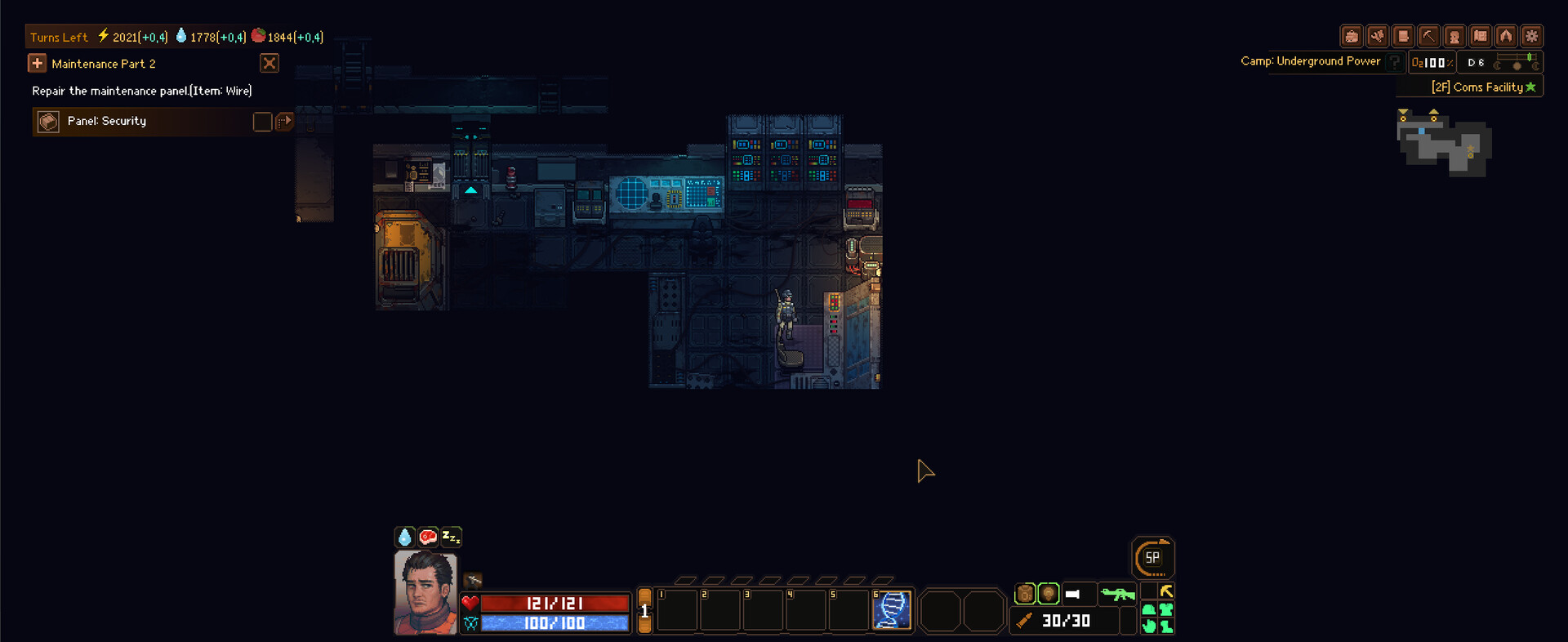The width and height of the screenshot is (1568, 642).
Task: Click the SP skill cooldown button
Action: coord(1153,558)
